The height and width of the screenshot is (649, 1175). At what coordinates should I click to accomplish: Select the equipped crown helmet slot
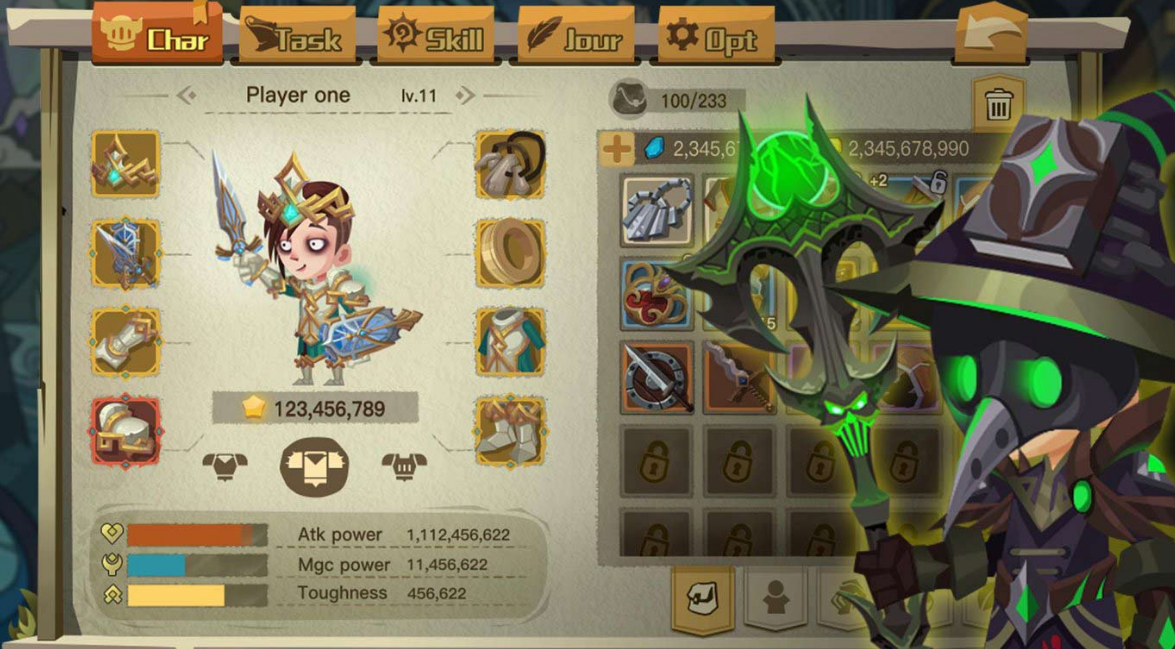126,165
